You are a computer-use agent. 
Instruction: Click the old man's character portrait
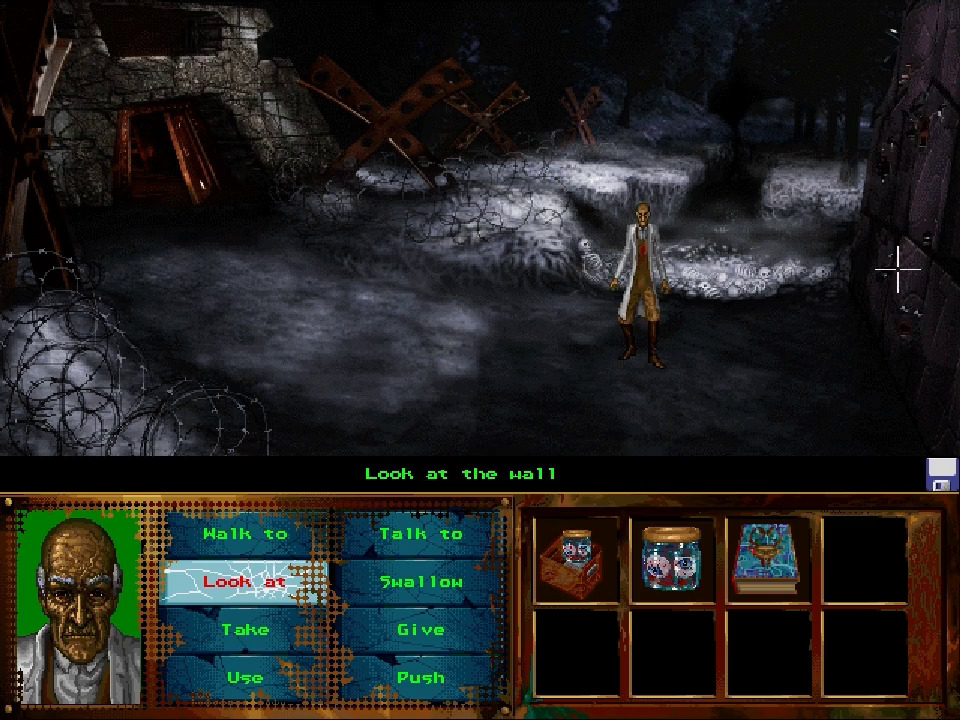tap(81, 605)
